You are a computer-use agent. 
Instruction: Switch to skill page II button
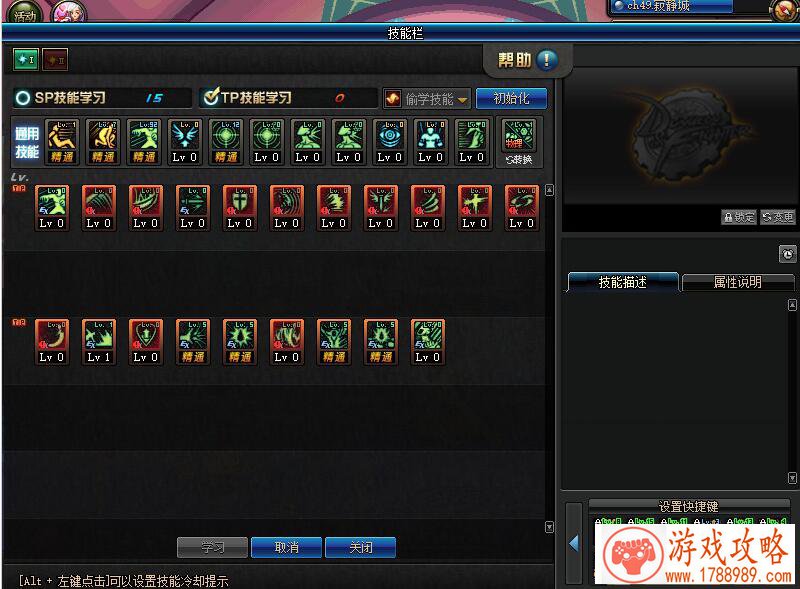tap(55, 60)
